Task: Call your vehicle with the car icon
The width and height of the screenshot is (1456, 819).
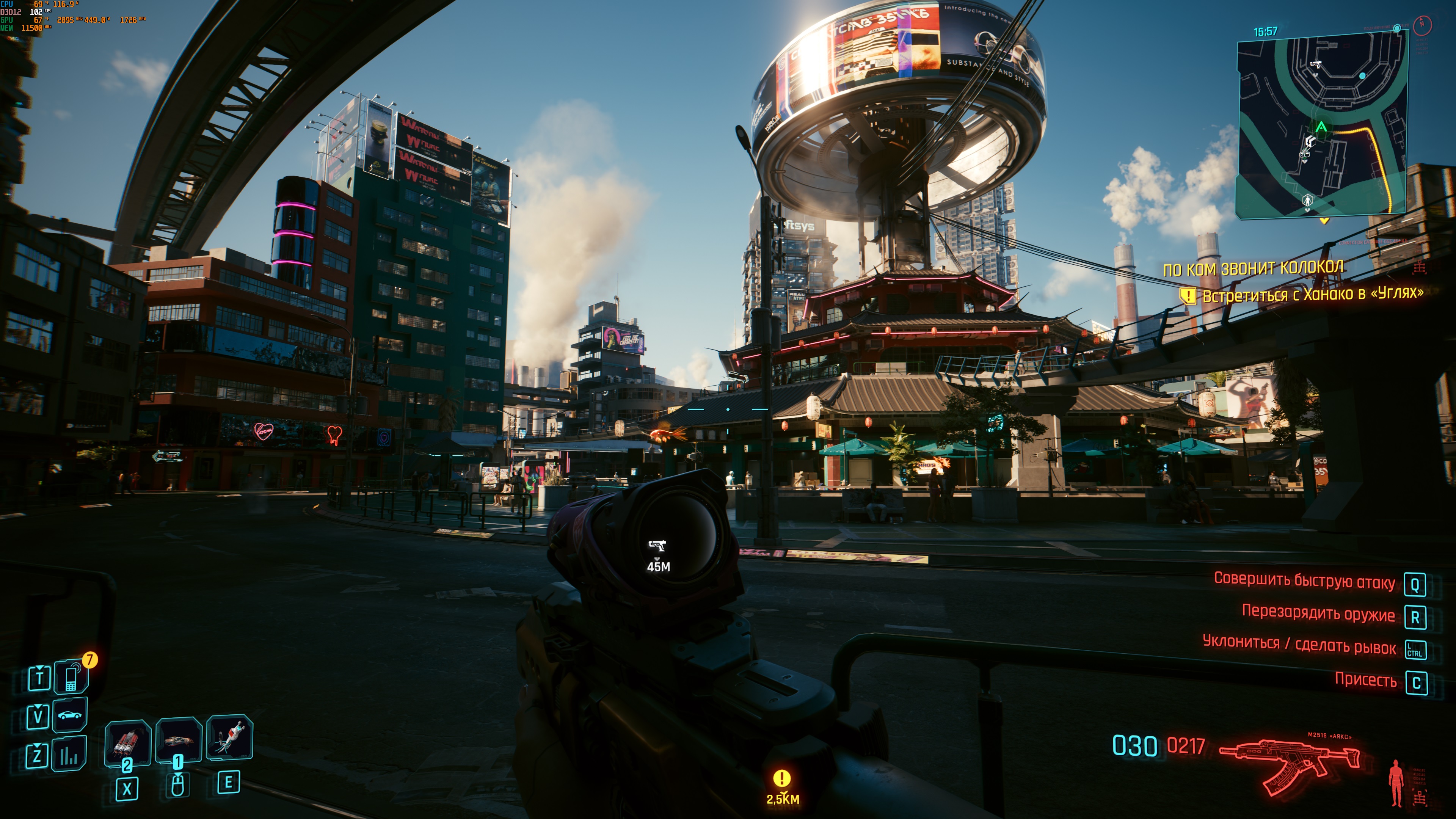Action: pyautogui.click(x=69, y=715)
